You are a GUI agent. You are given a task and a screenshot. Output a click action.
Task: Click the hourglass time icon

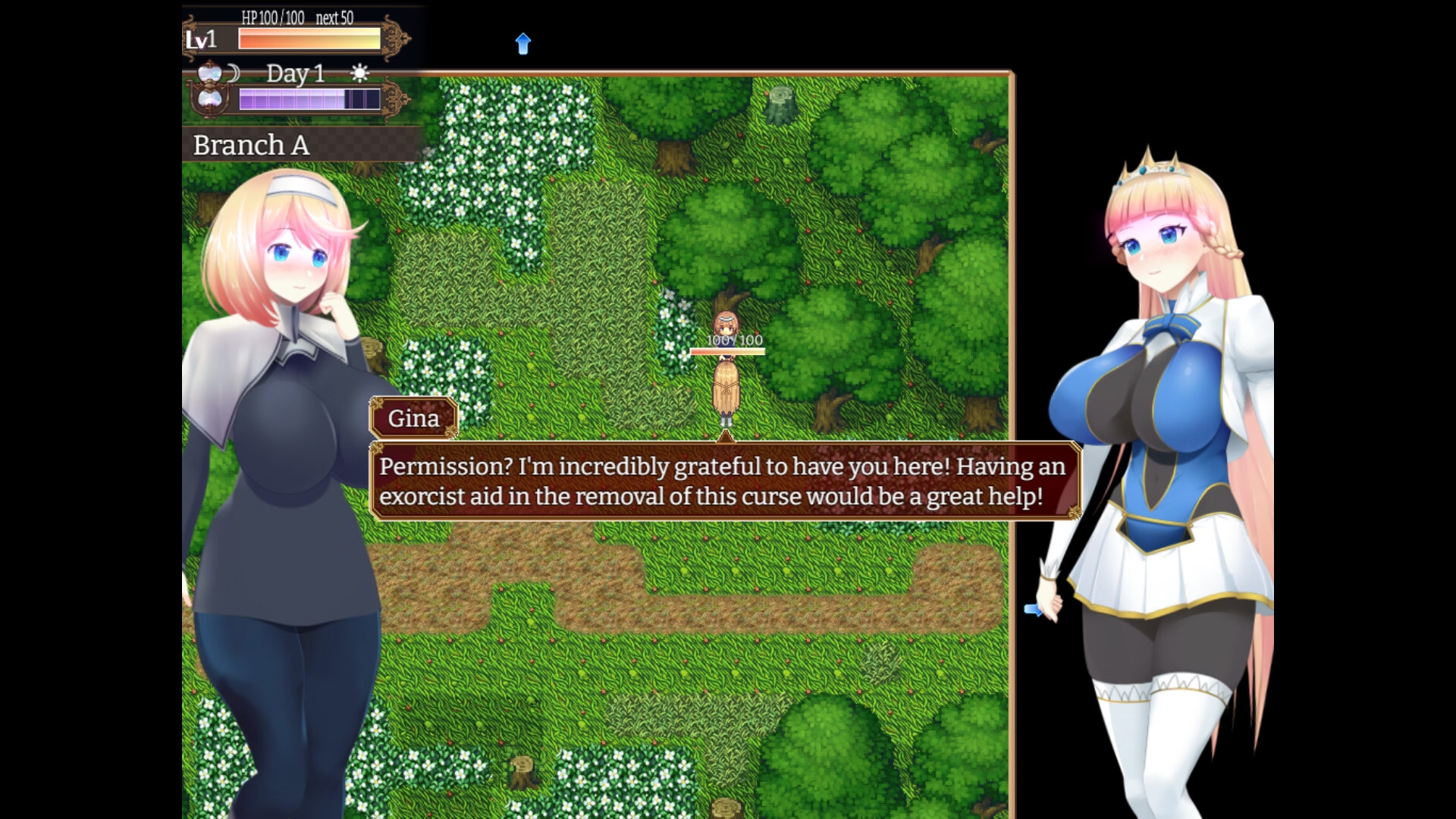pyautogui.click(x=209, y=86)
